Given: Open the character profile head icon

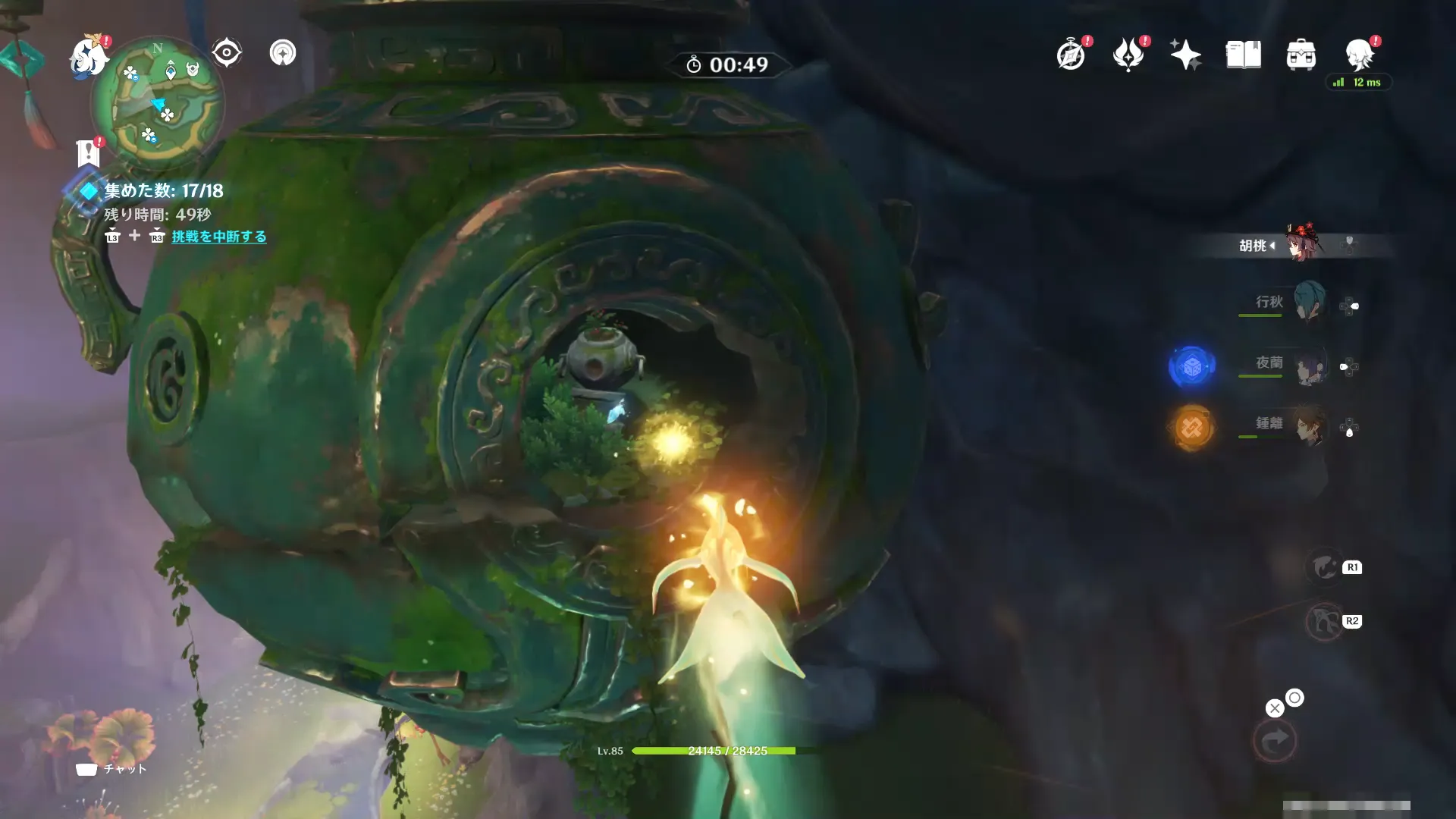Looking at the screenshot, I should pos(1360,55).
